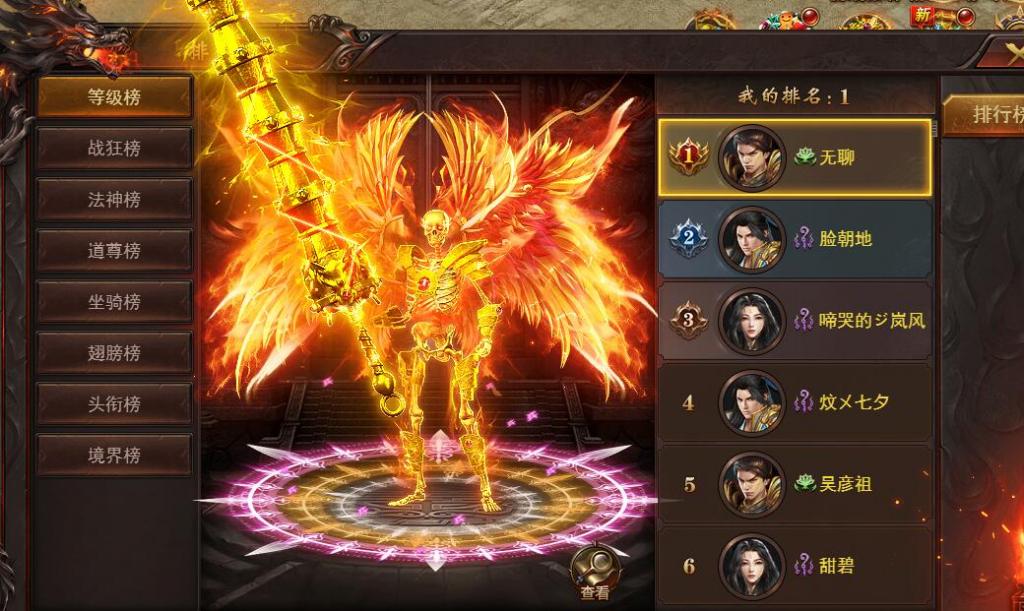The width and height of the screenshot is (1024, 611).
Task: Open the 法神榜 ranking list
Action: [114, 199]
